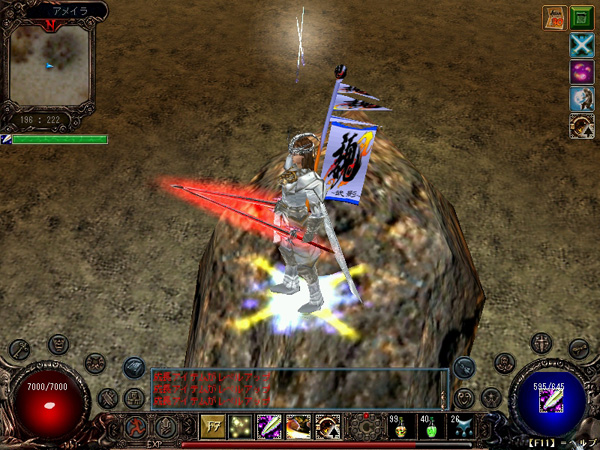This screenshot has height=450, width=600.
Task: Open the orange scroll icon marked 30
Action: pyautogui.click(x=555, y=17)
